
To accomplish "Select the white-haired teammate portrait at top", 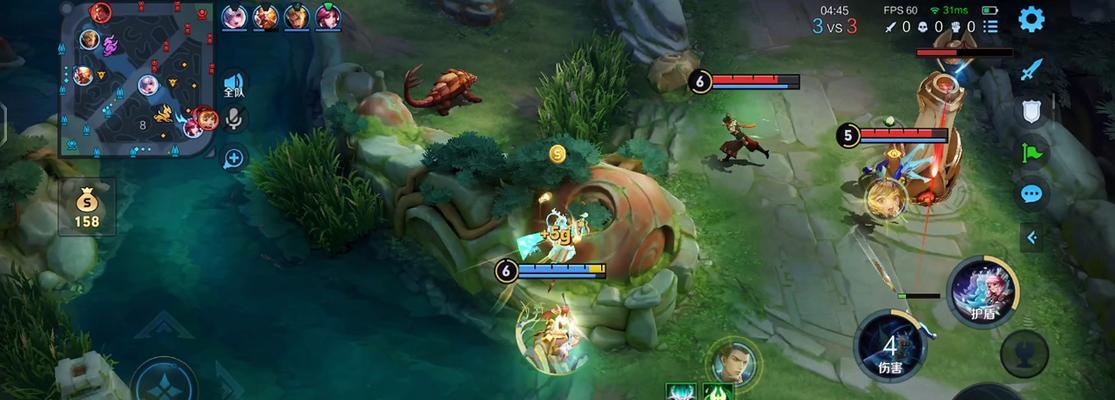I will 234,16.
